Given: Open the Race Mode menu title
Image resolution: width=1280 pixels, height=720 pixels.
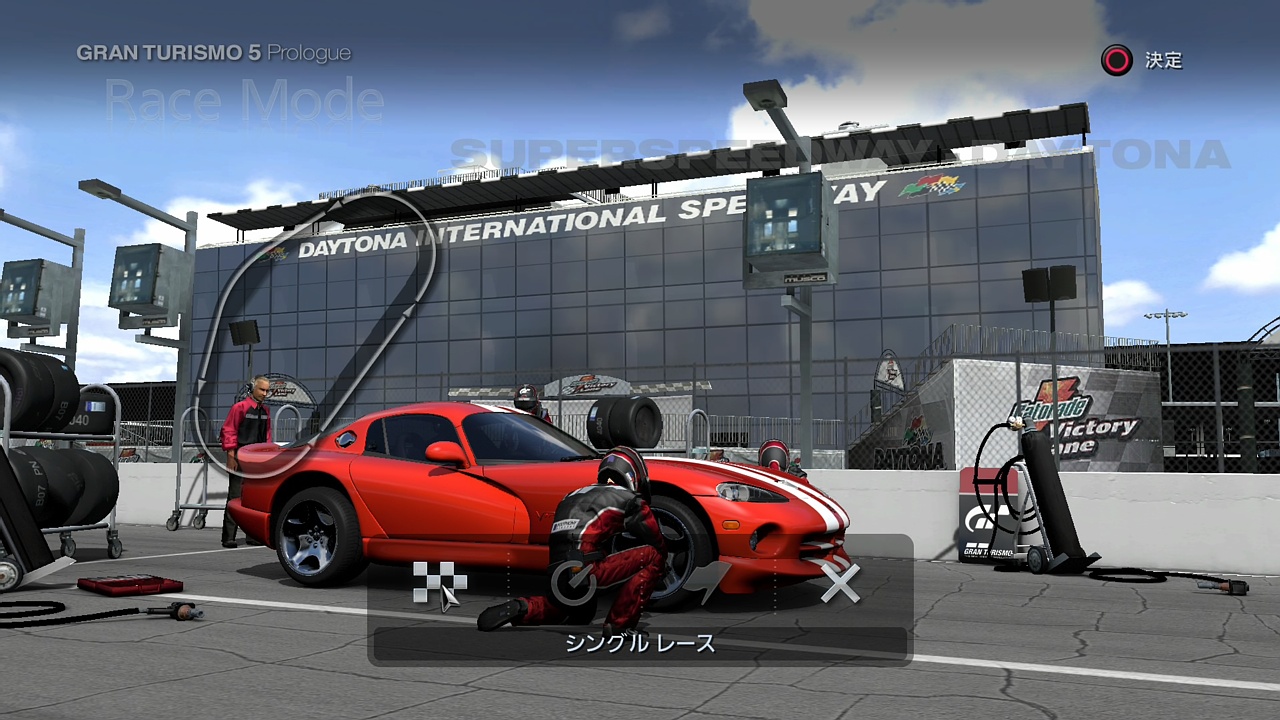Looking at the screenshot, I should coord(242,100).
